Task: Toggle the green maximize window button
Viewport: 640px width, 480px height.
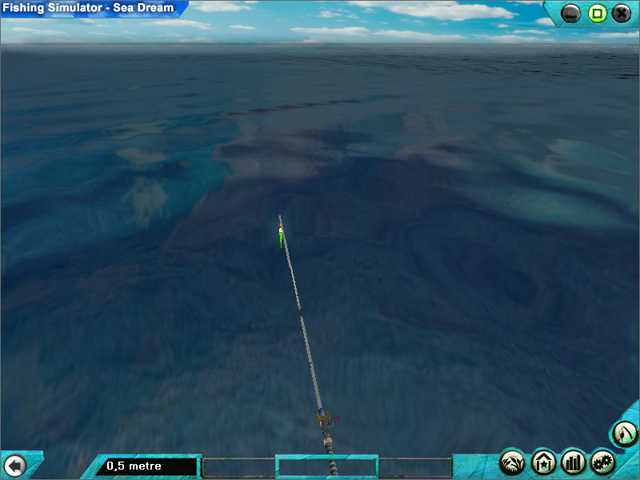Action: click(x=596, y=14)
